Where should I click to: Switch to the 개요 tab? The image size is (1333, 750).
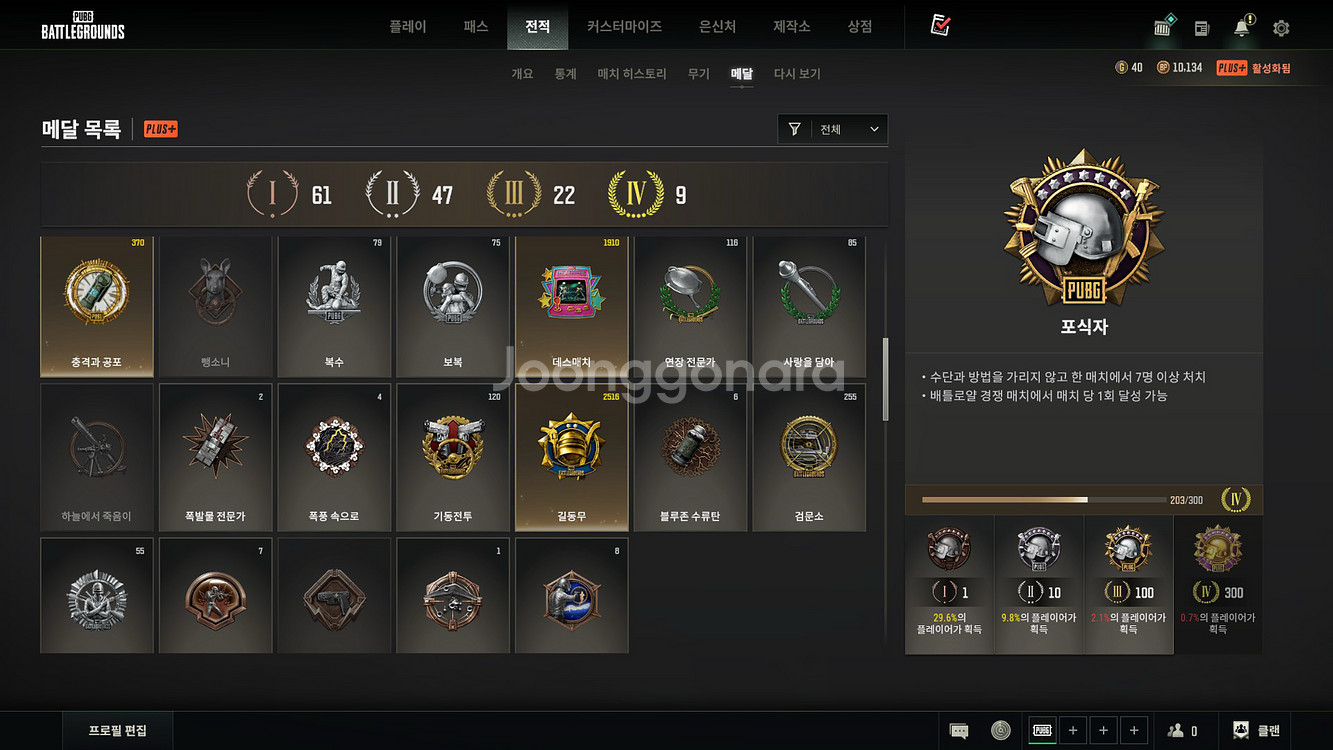click(x=522, y=74)
